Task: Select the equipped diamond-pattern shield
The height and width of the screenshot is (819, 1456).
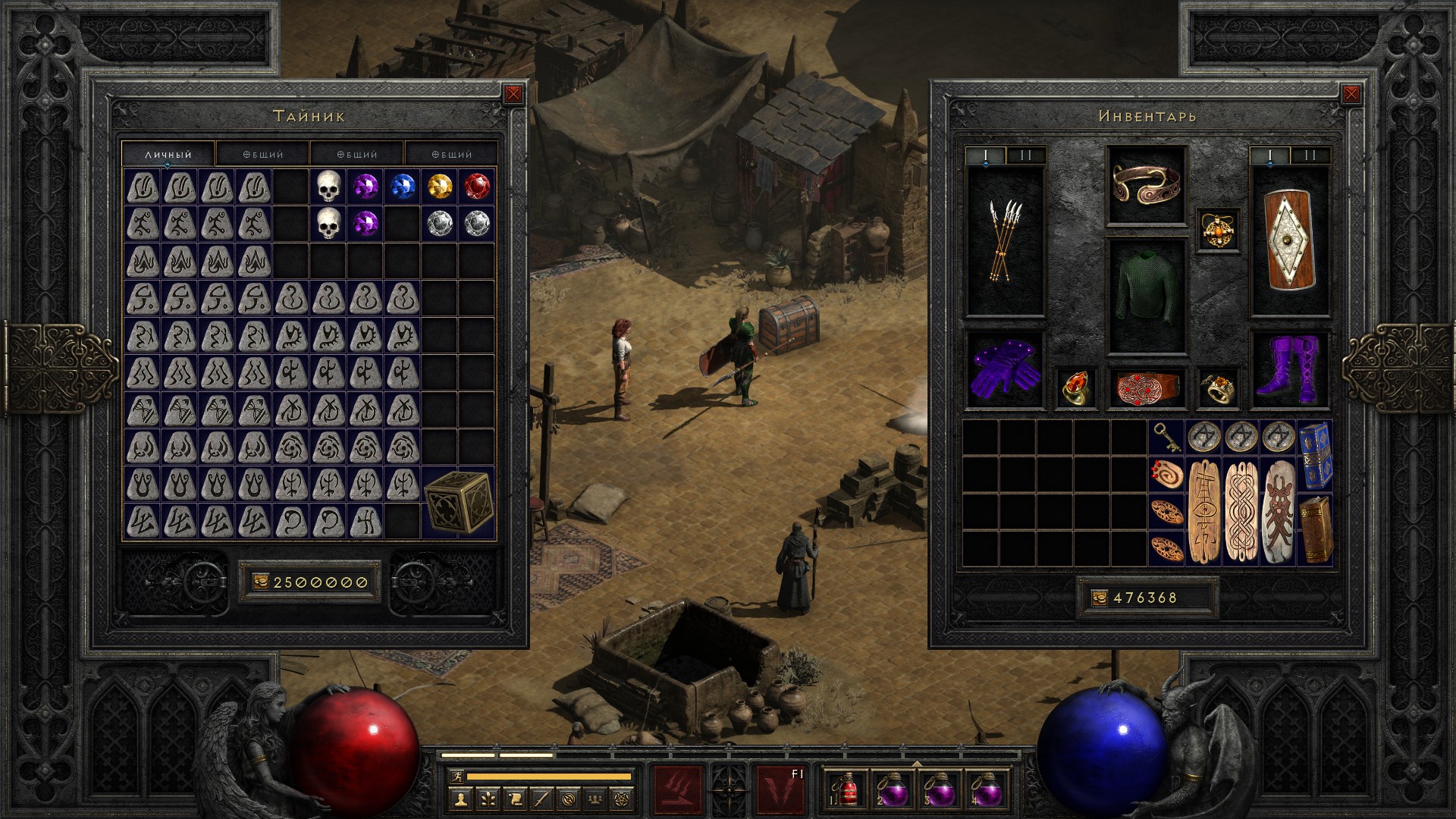Action: point(1290,241)
